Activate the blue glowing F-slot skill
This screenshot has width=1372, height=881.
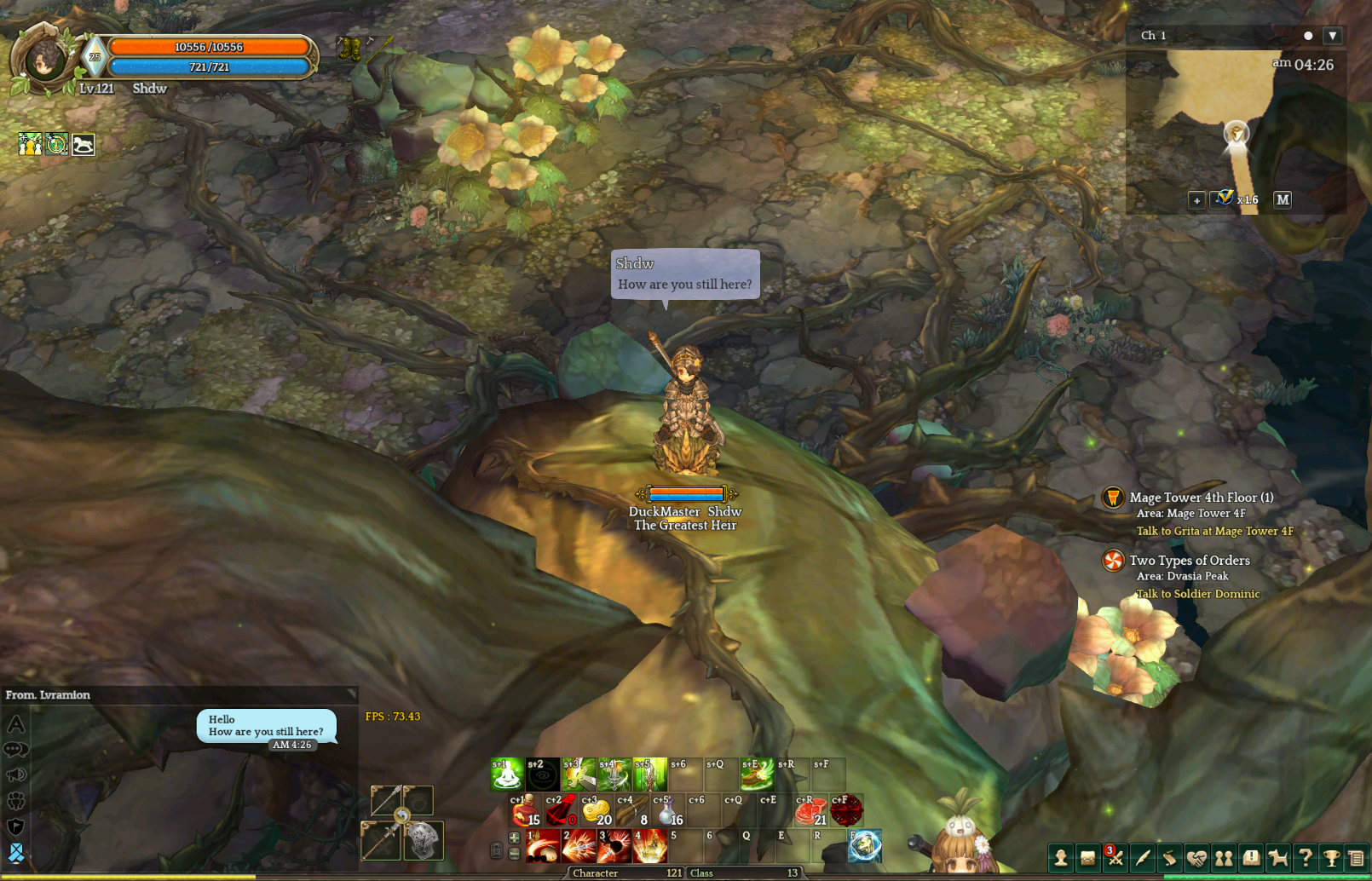coord(864,846)
